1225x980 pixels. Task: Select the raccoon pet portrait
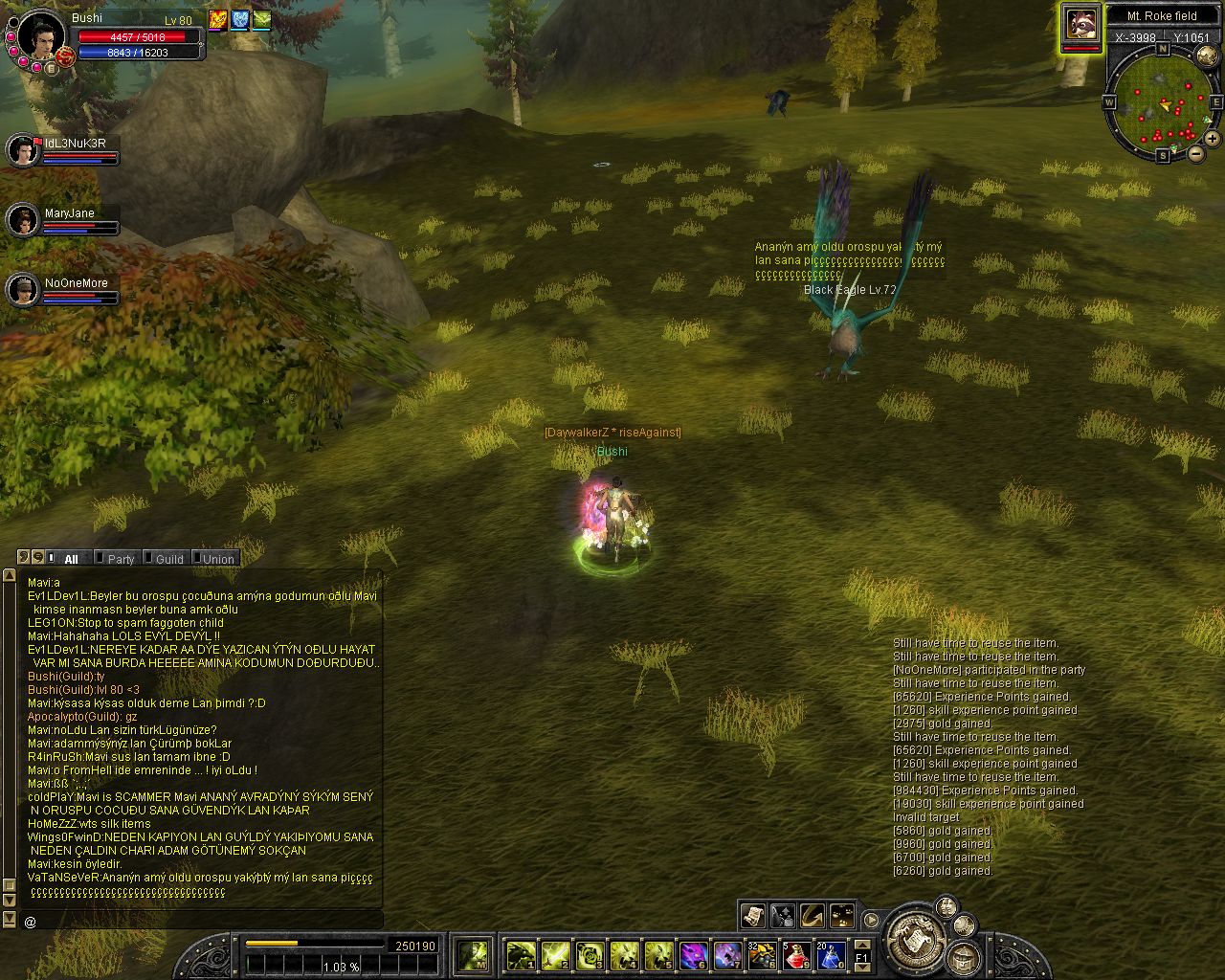click(x=1081, y=25)
